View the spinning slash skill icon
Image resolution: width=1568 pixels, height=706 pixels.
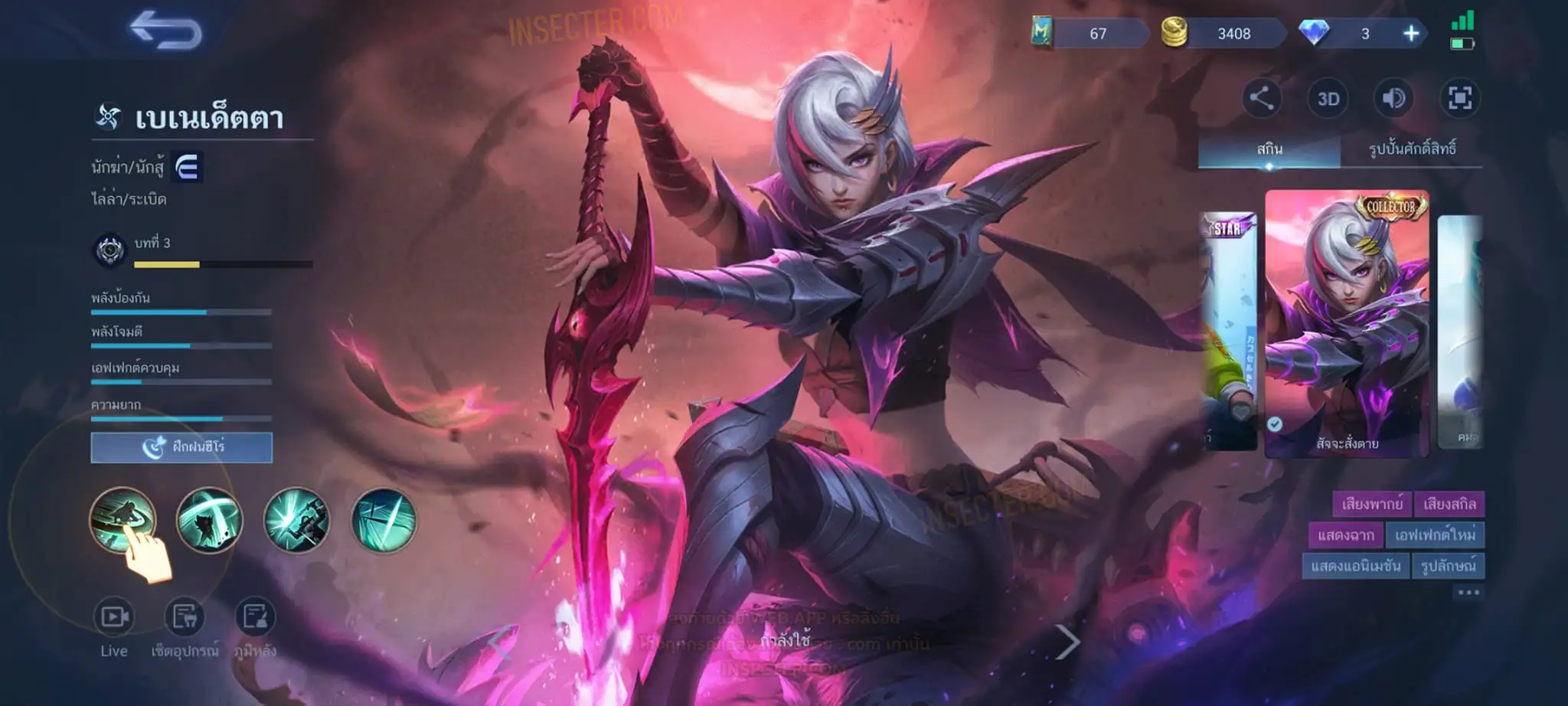209,520
